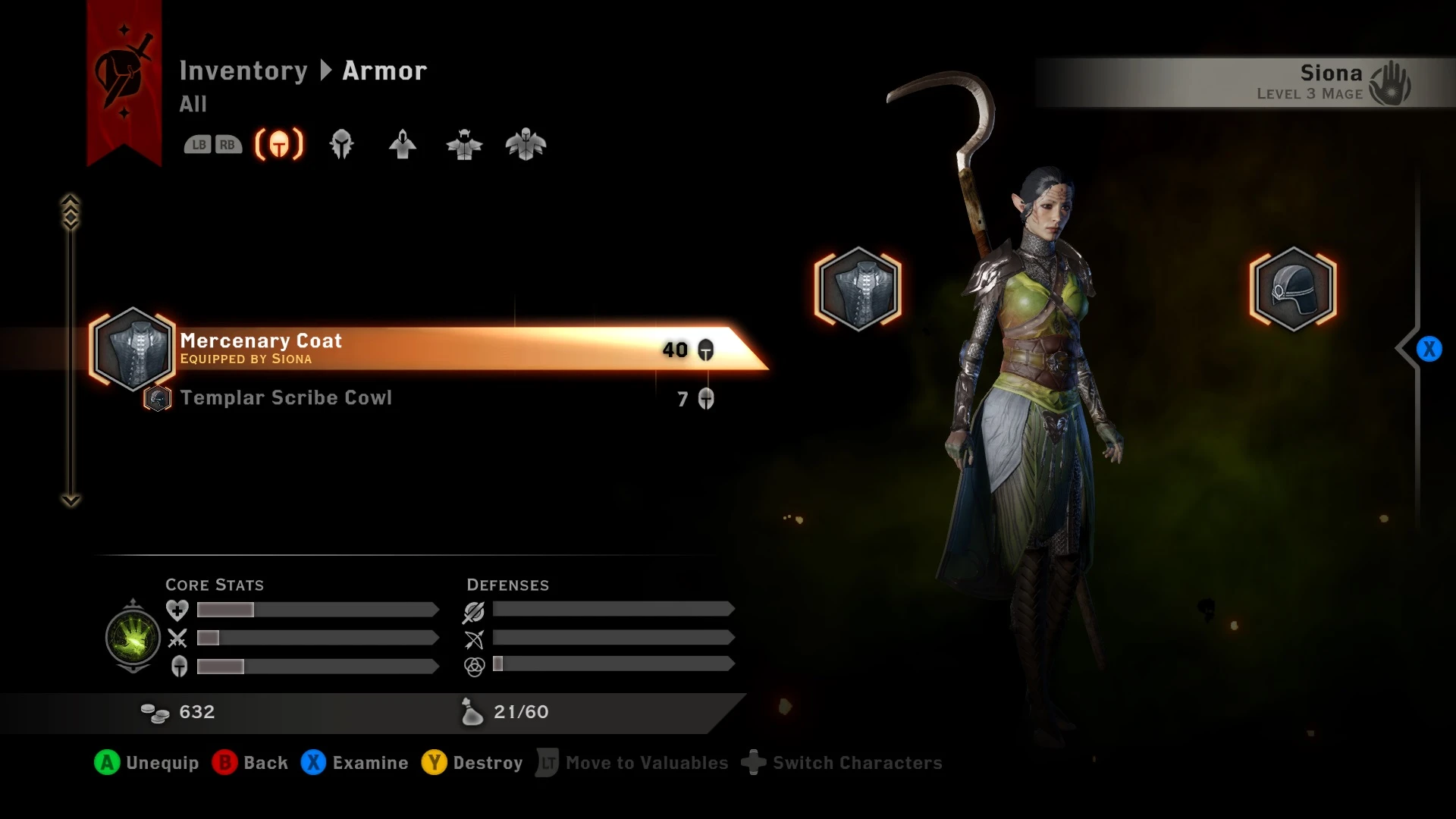
Task: Select the heavy armor category icon
Action: click(526, 144)
